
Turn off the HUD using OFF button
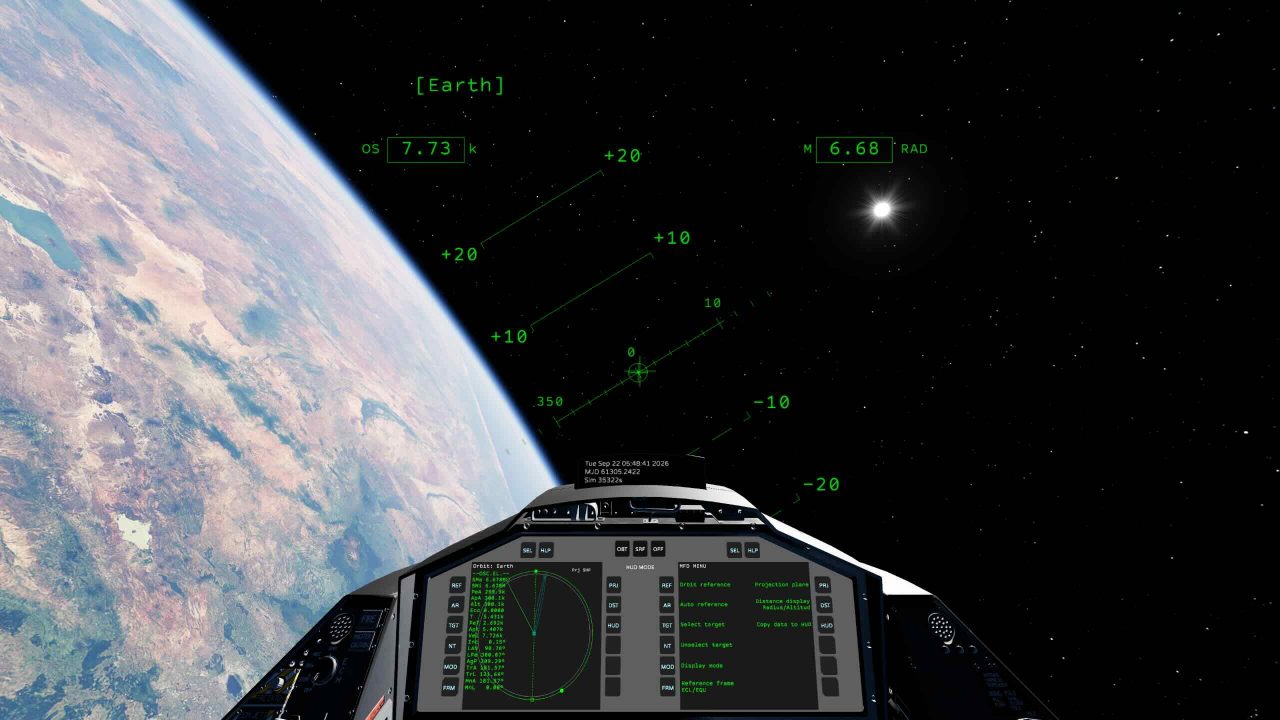pyautogui.click(x=658, y=549)
